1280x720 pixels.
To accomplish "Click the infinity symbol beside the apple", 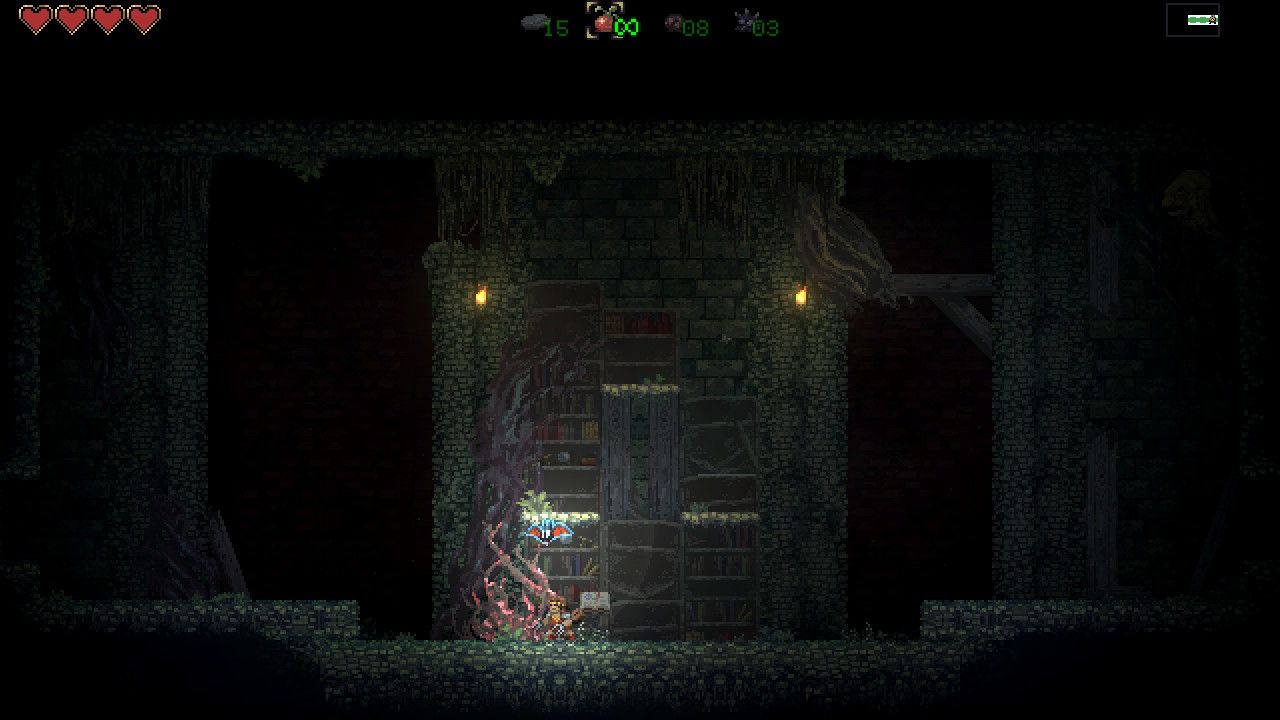I will [x=625, y=25].
